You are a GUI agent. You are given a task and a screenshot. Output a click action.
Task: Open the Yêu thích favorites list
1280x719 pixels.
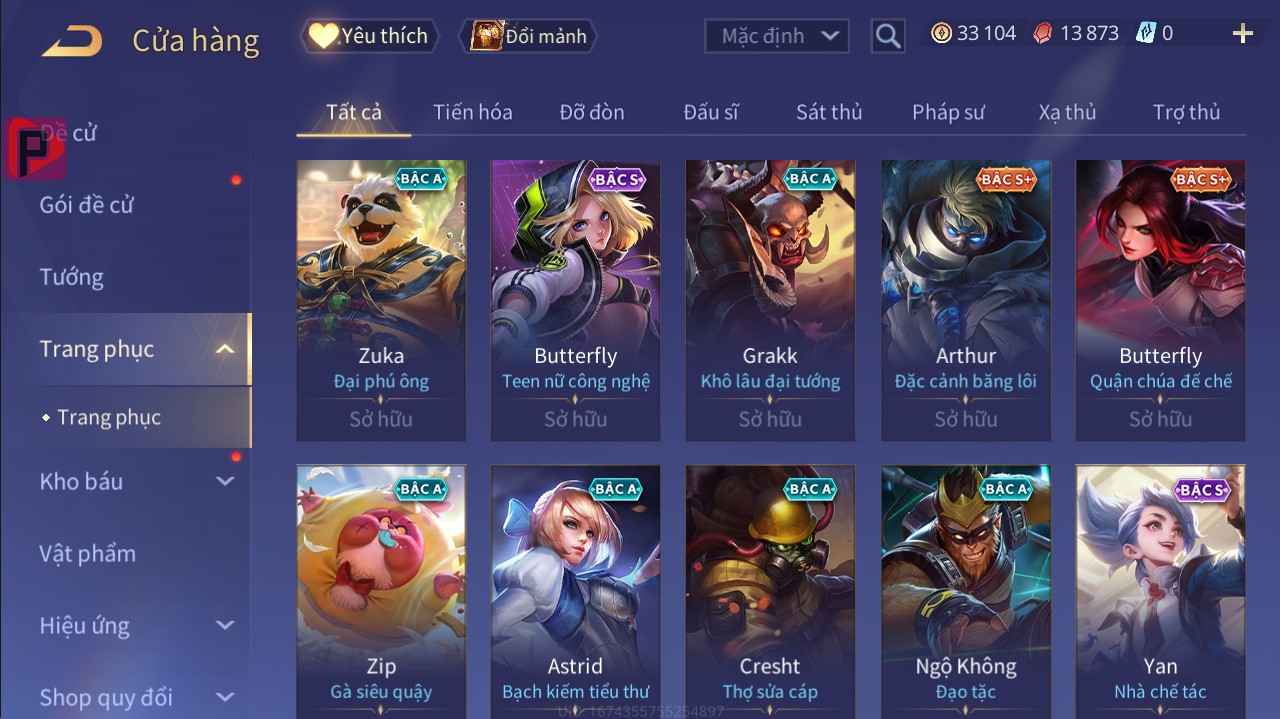click(368, 36)
